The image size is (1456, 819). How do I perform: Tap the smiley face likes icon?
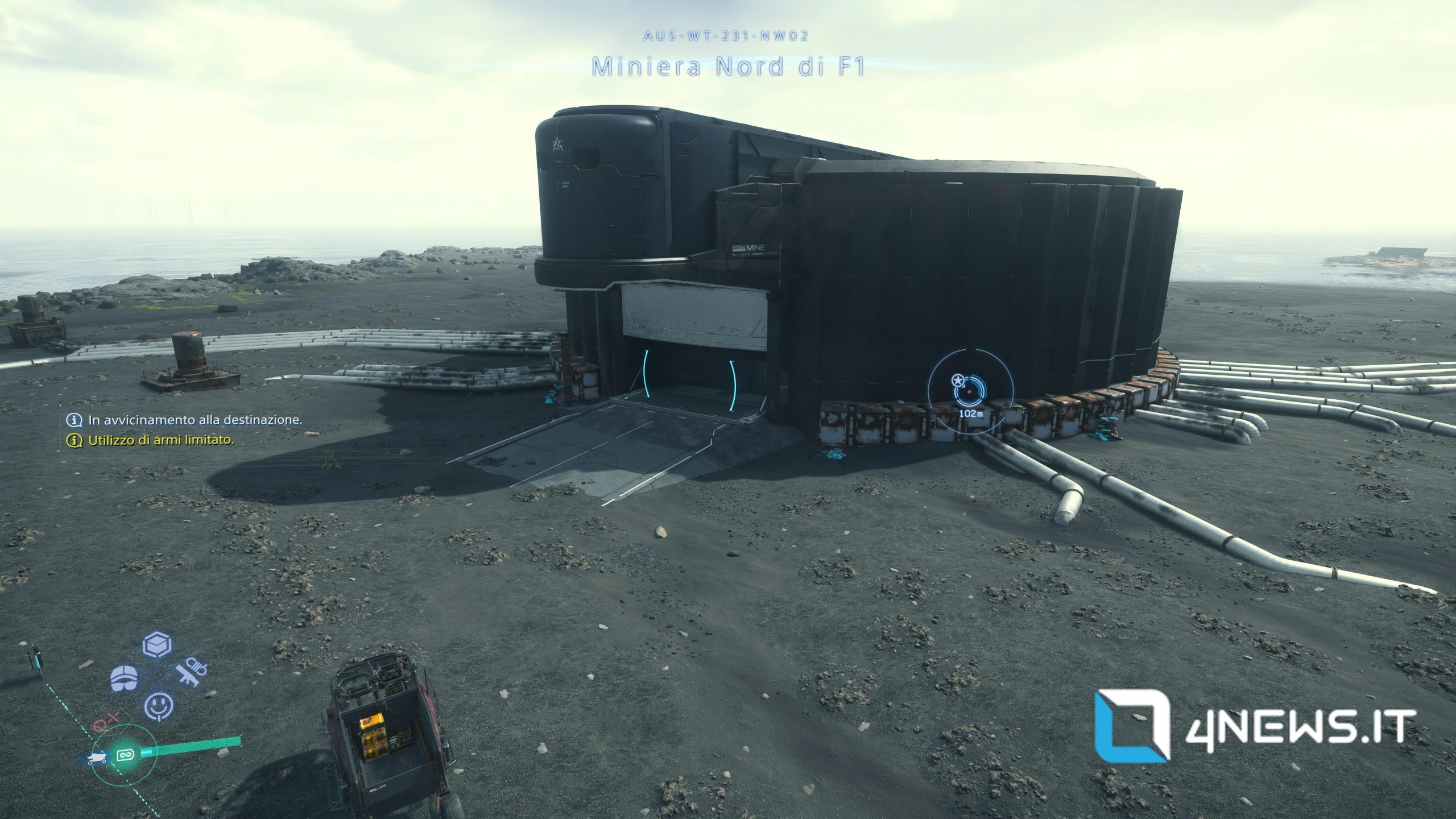159,707
